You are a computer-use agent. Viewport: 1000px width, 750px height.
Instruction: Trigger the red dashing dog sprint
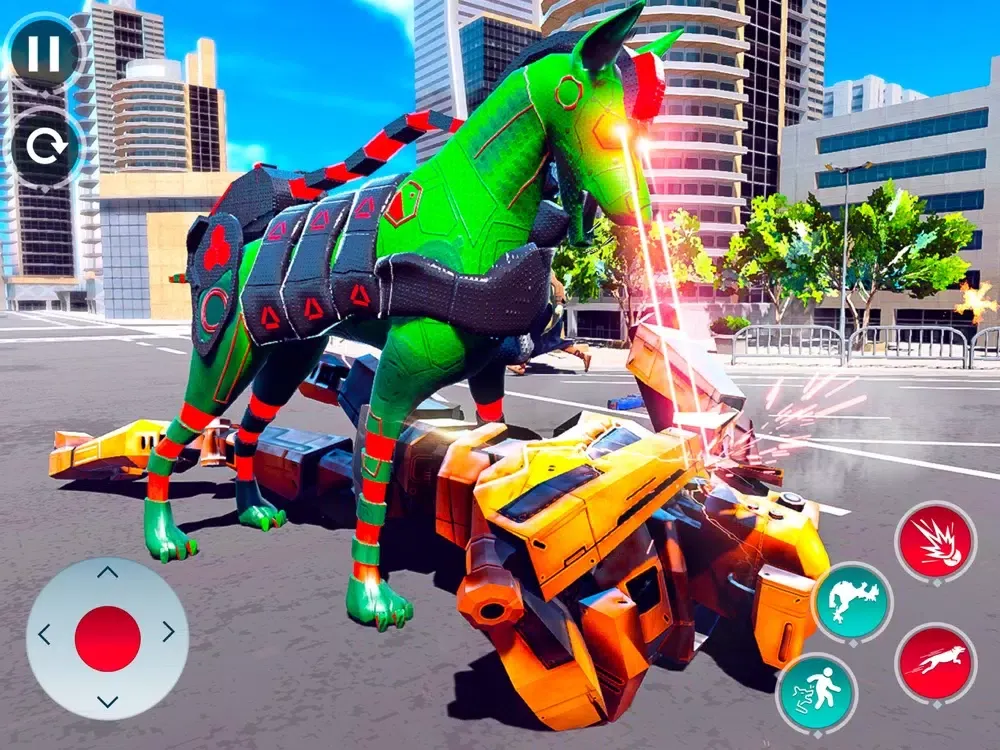[936, 663]
